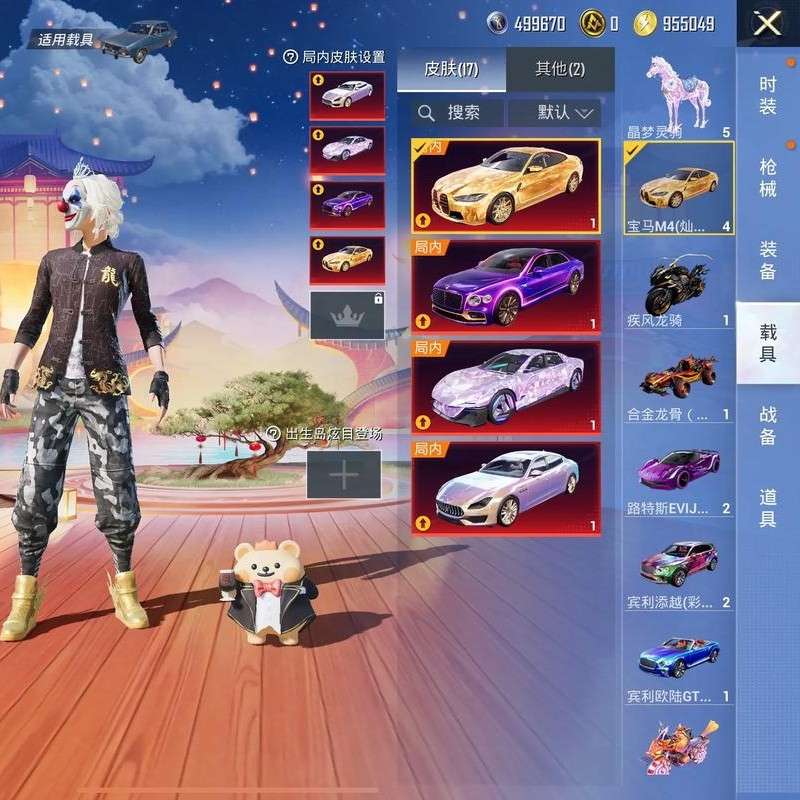Screen dimensions: 800x800
Task: Go to the 战备 category
Action: point(768,426)
